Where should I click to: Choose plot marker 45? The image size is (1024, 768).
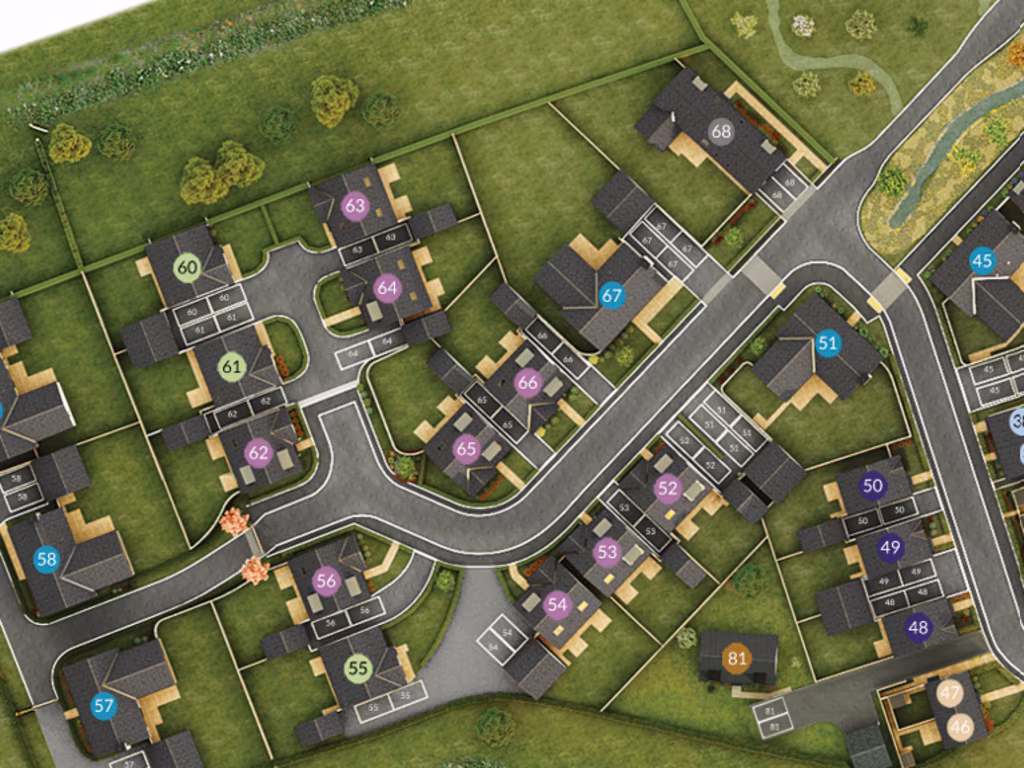click(982, 261)
